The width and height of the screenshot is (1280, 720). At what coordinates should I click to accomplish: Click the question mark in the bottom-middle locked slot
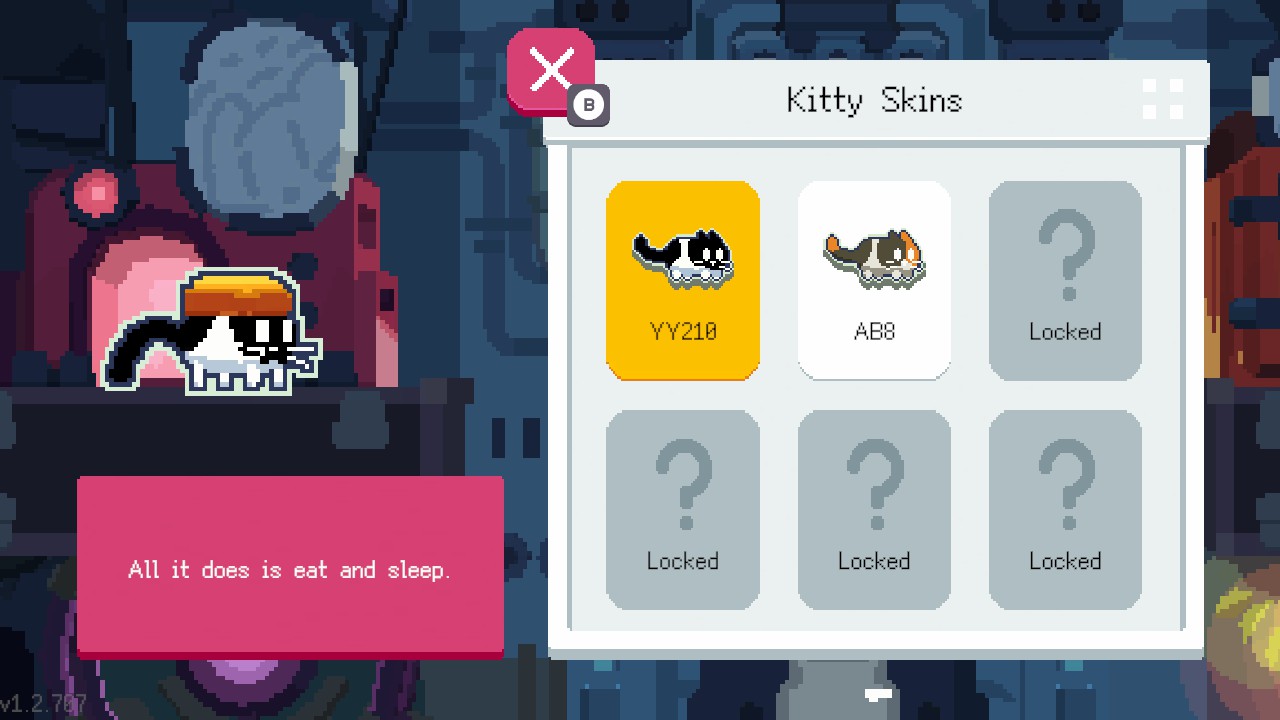[x=874, y=485]
